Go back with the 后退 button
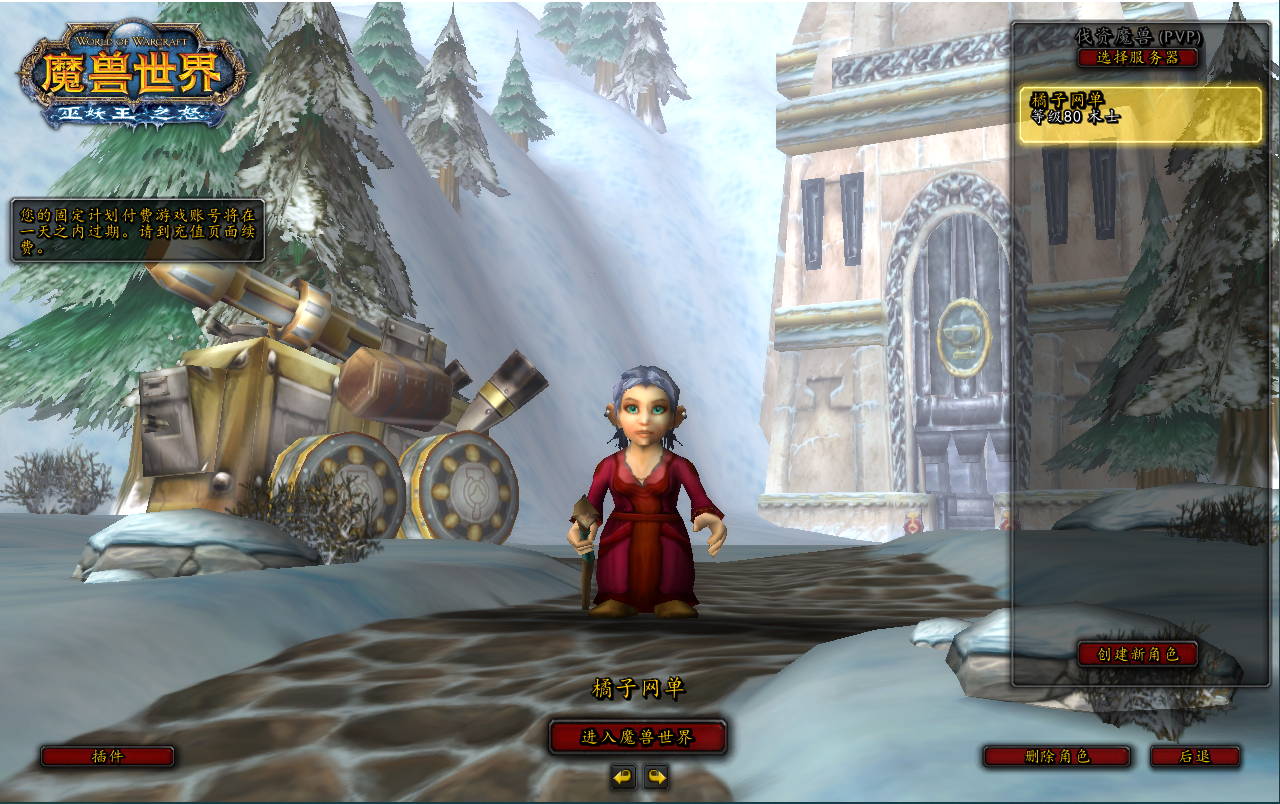The width and height of the screenshot is (1280, 804). pyautogui.click(x=1195, y=756)
